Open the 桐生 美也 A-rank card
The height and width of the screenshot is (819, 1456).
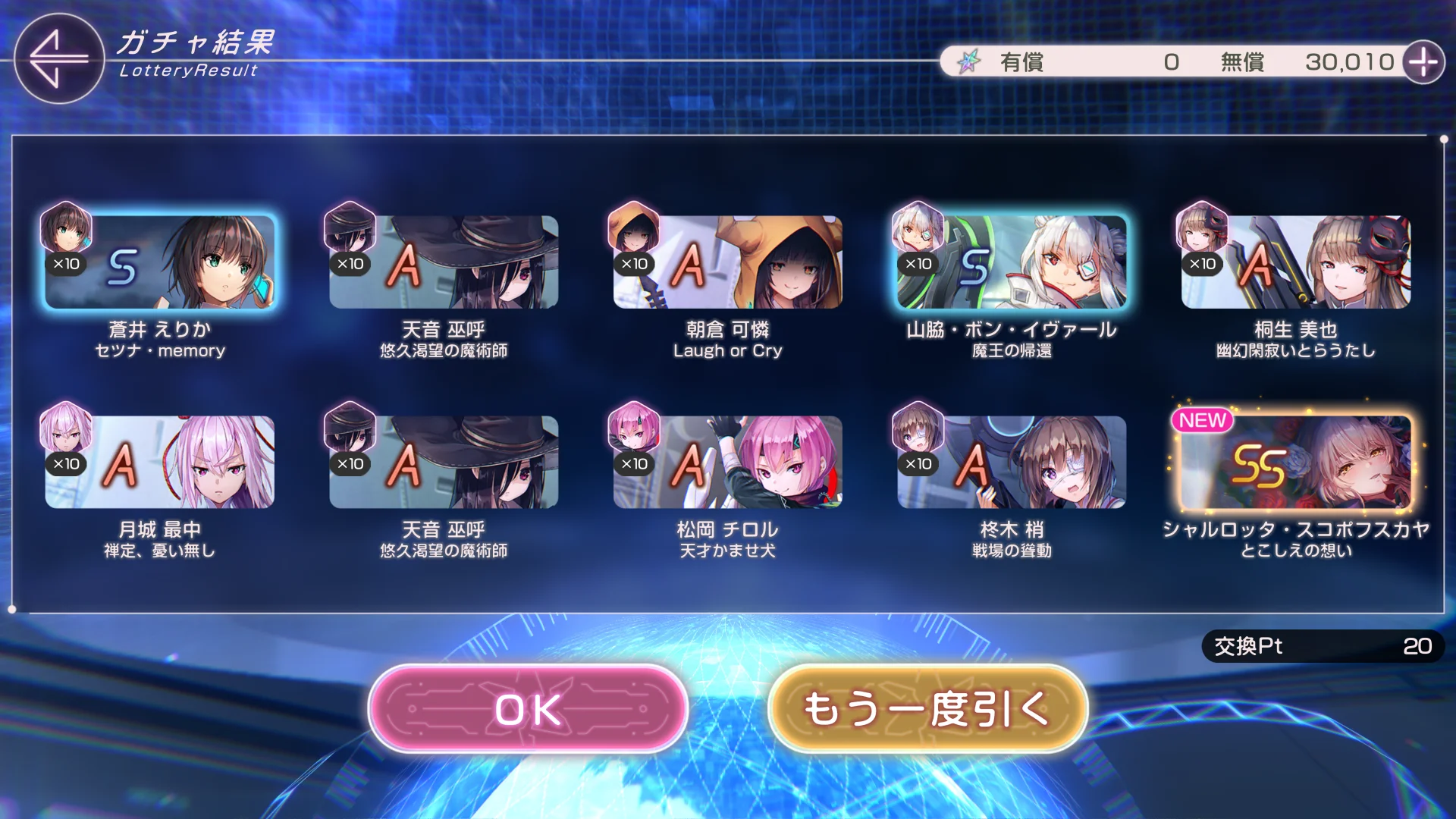click(x=1295, y=262)
